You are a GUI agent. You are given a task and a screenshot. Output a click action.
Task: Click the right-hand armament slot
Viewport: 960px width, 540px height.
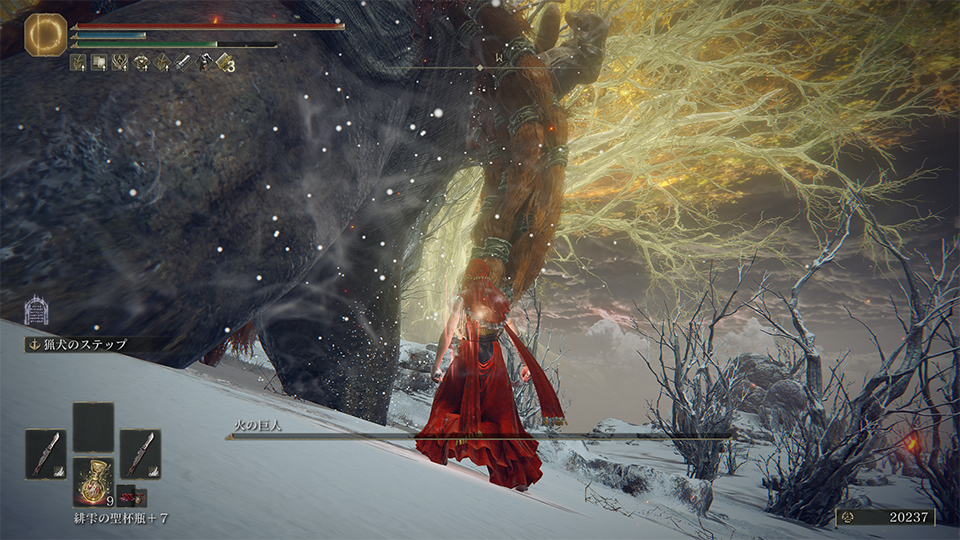(140, 454)
